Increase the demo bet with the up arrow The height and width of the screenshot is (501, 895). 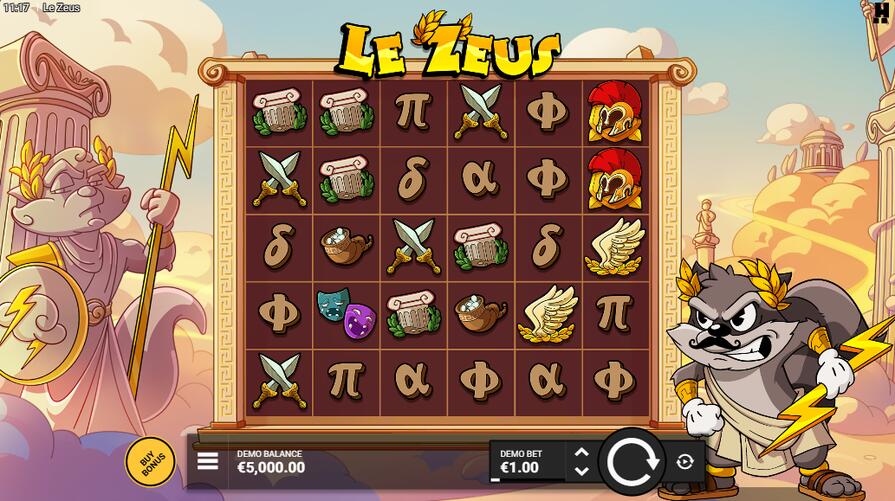[581, 453]
